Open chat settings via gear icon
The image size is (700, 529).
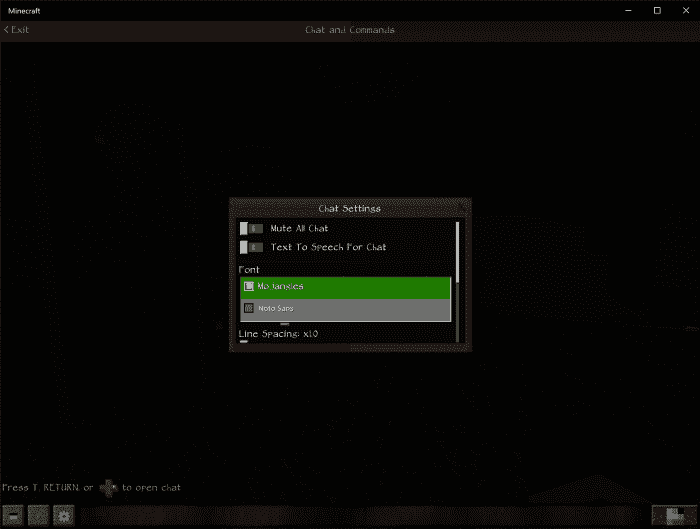[x=64, y=516]
